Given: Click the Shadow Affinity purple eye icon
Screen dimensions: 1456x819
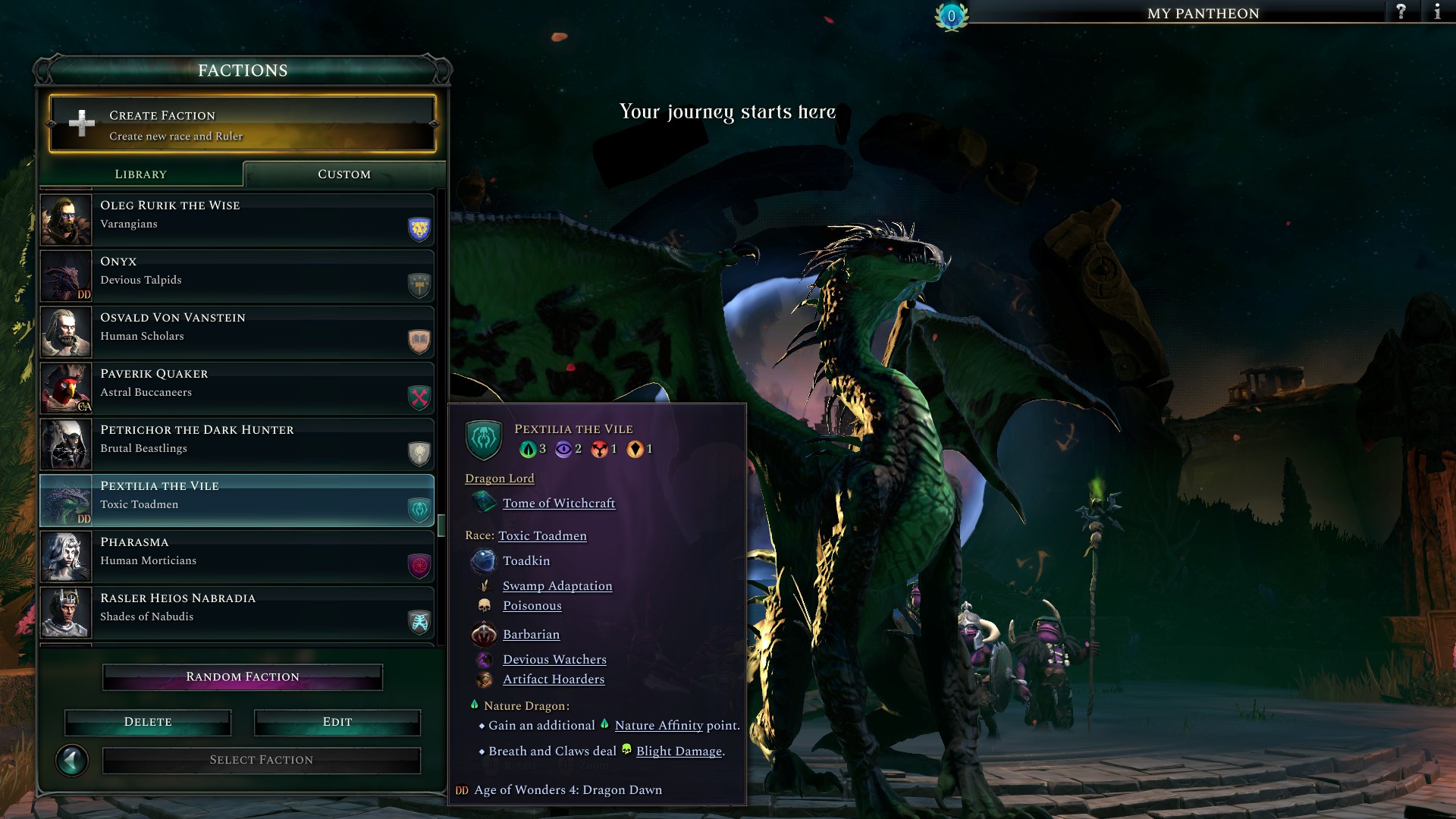Looking at the screenshot, I should [x=563, y=447].
